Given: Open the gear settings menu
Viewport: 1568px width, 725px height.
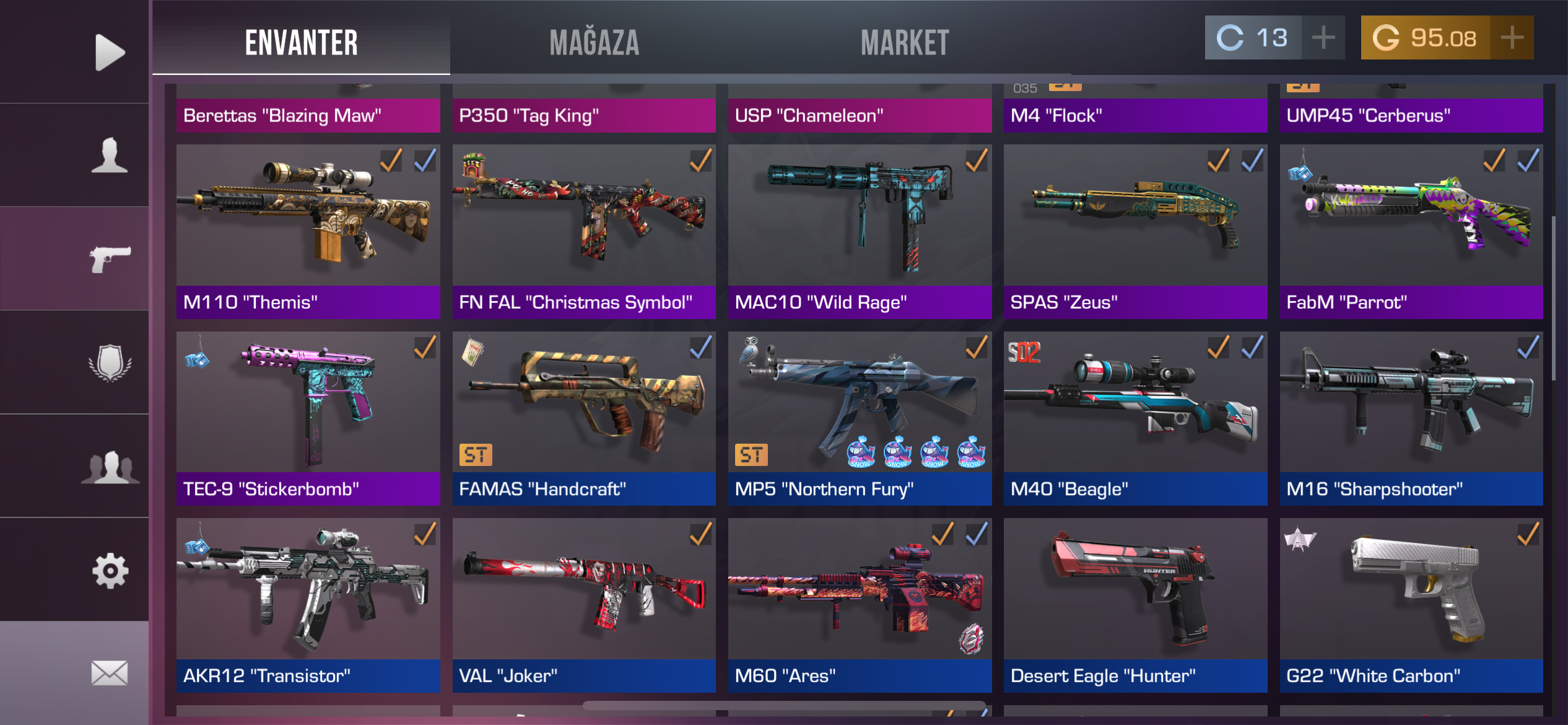Looking at the screenshot, I should coord(110,570).
